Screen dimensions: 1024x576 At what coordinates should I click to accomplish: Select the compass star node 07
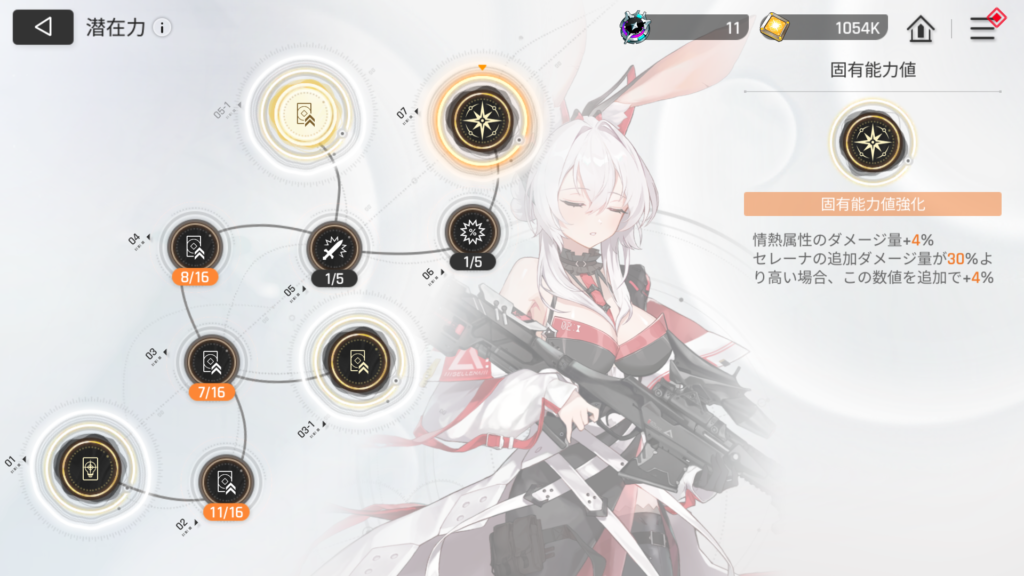[484, 117]
